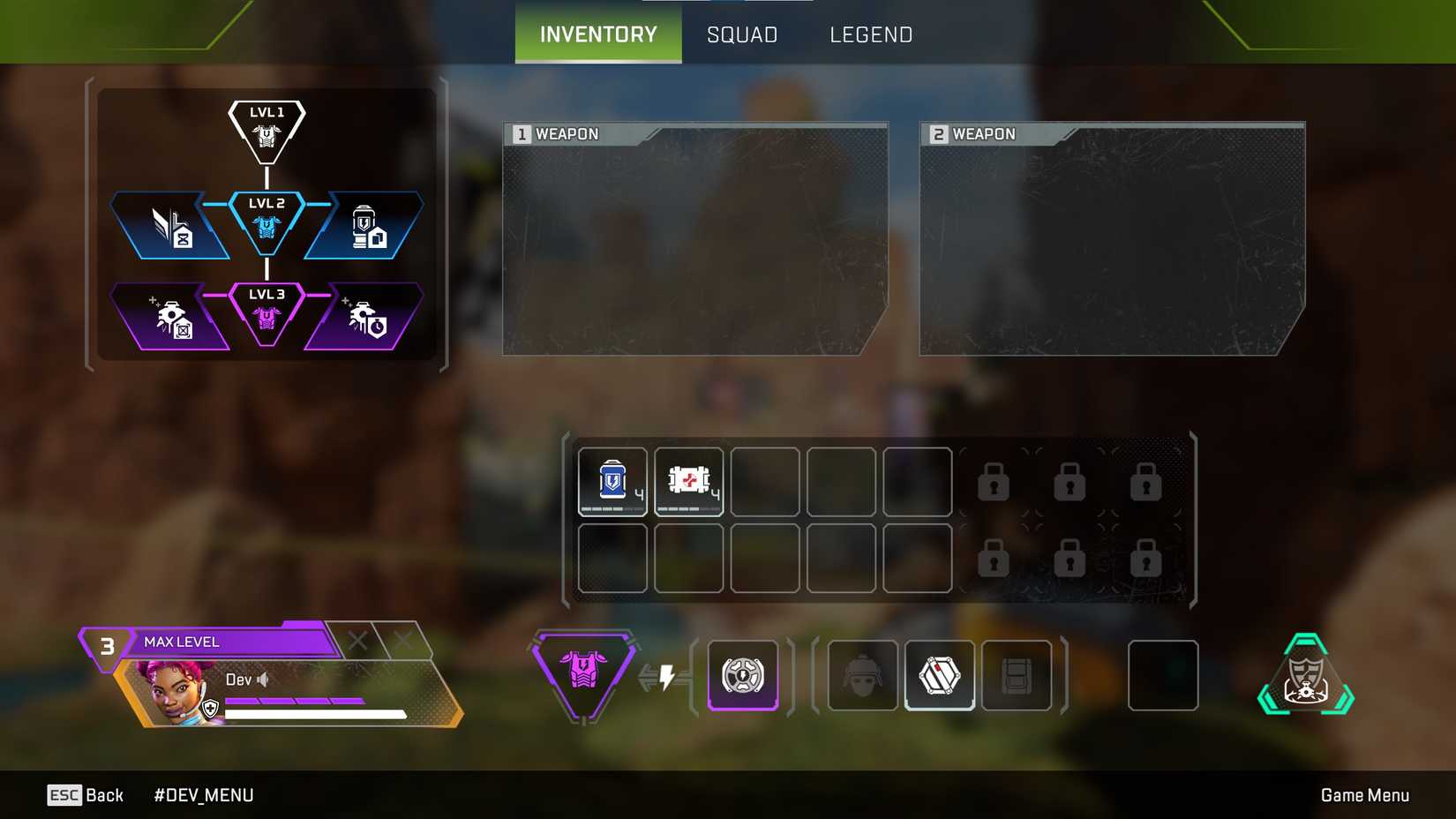
Task: Open the Game Menu
Action: (1364, 794)
